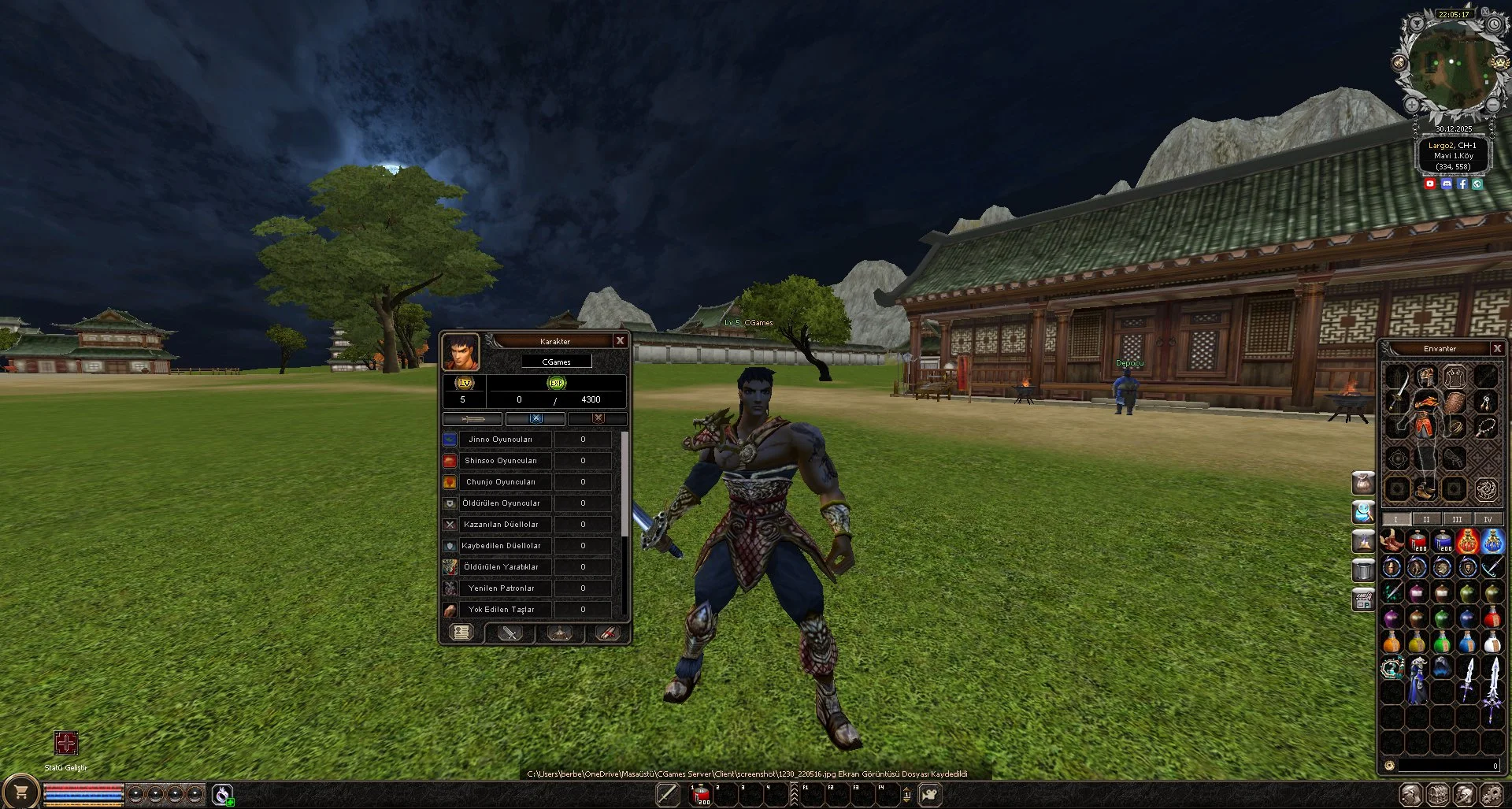Image resolution: width=1512 pixels, height=809 pixels.
Task: Open the Discord link under minimap
Action: pos(1446,184)
